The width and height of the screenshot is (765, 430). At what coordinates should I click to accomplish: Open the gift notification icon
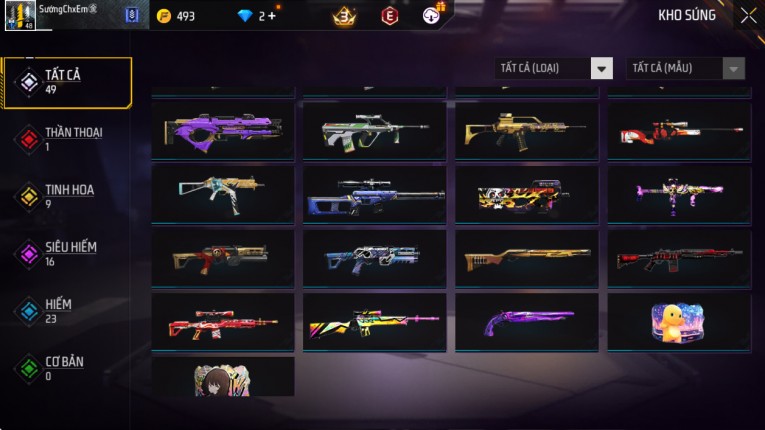432,15
